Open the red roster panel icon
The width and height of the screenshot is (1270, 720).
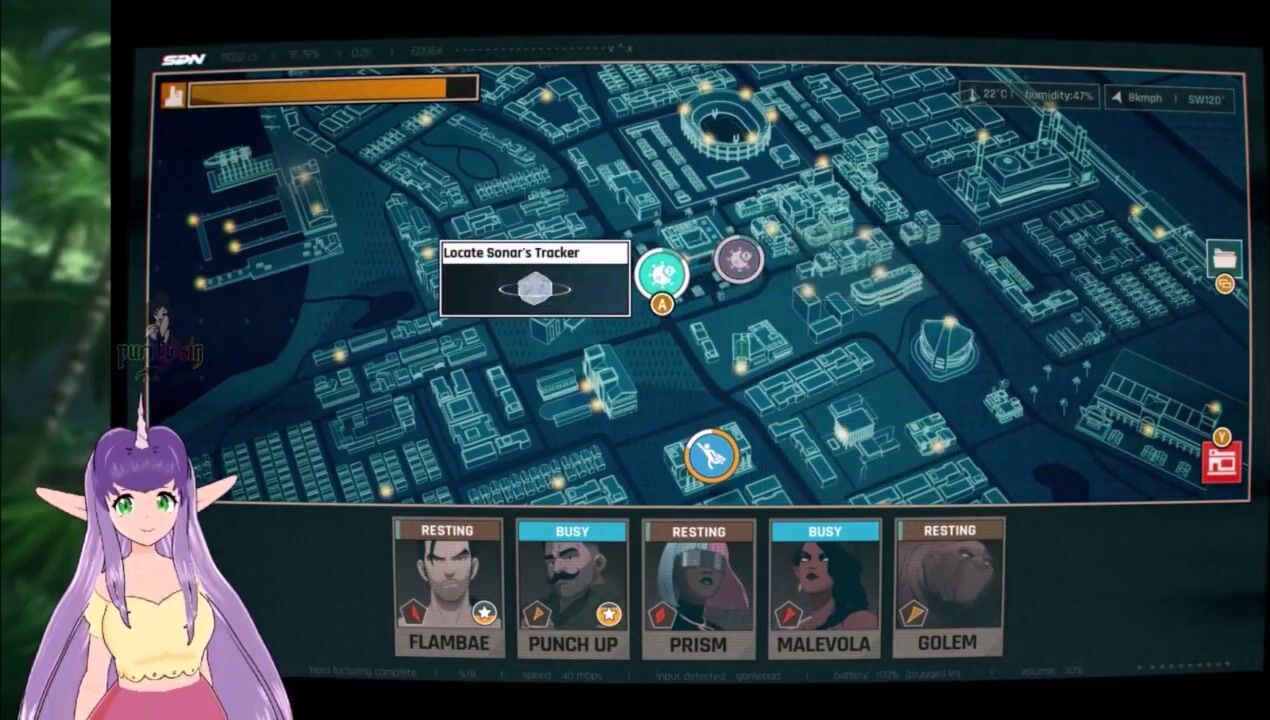point(1221,464)
